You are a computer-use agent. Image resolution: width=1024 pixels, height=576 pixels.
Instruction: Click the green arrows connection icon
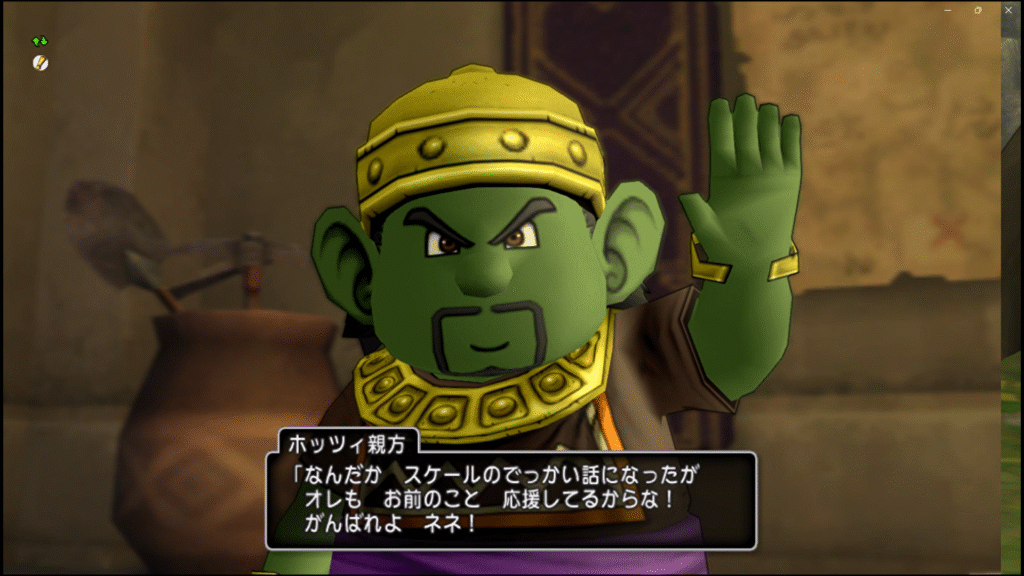40,42
